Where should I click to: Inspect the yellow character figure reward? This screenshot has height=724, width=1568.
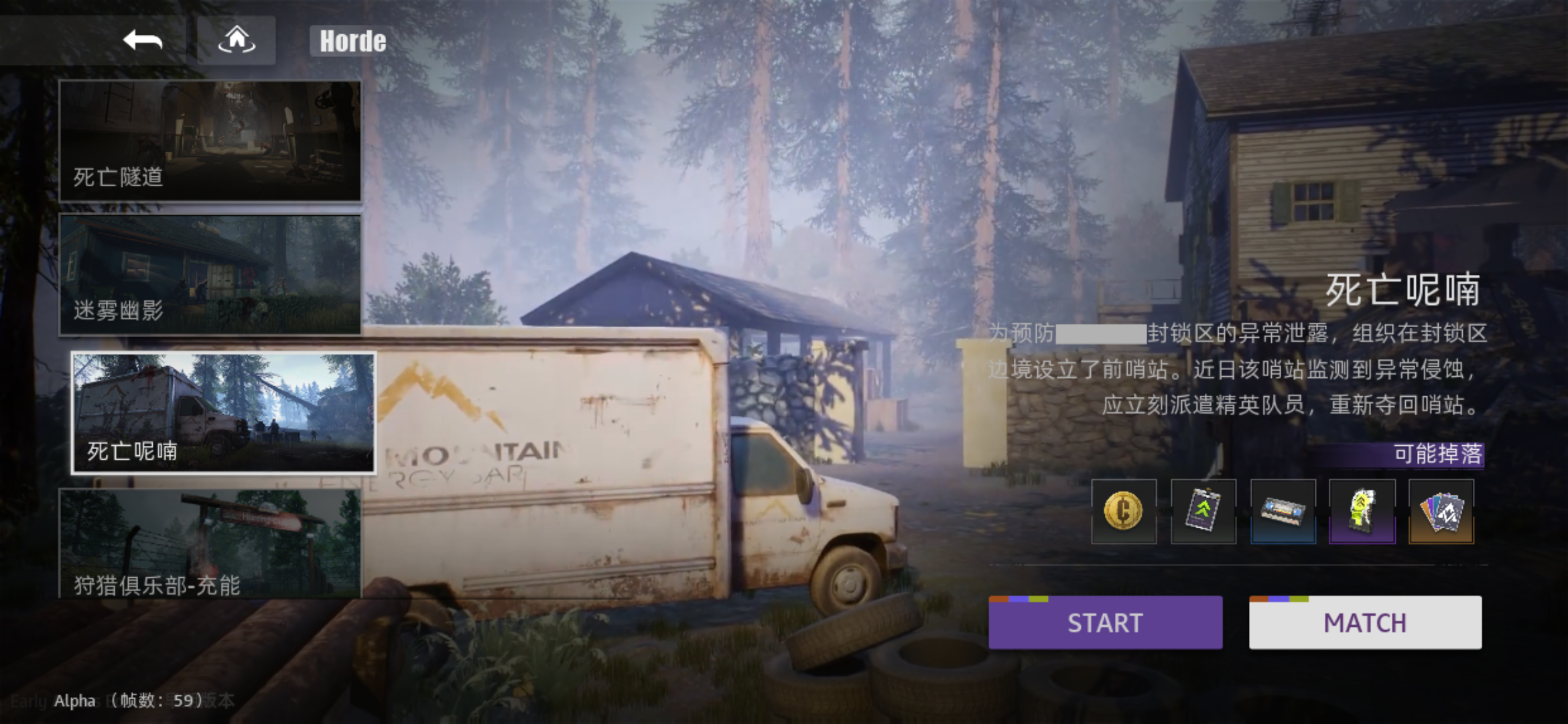click(1362, 511)
